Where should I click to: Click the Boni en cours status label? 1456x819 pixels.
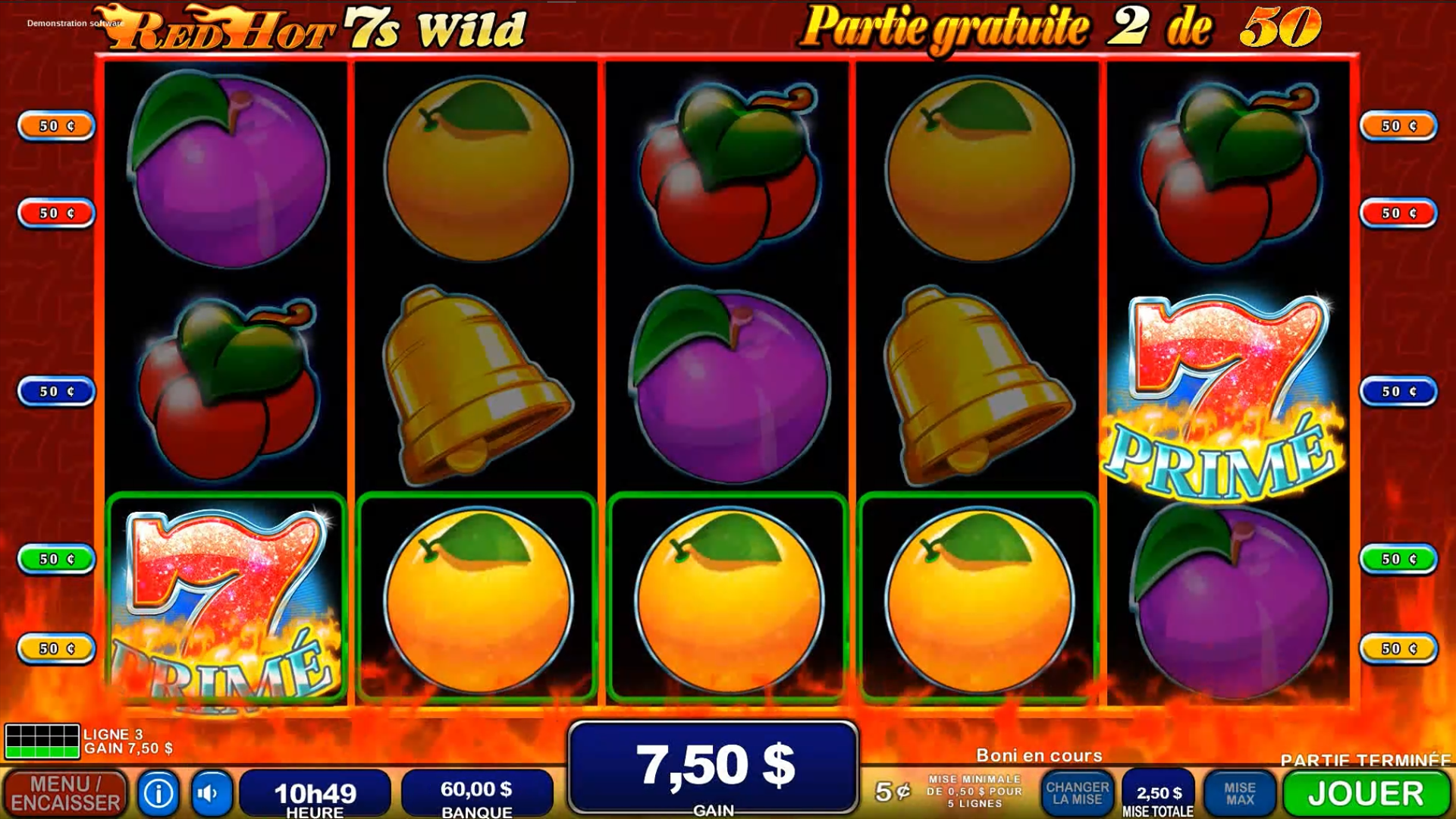click(1038, 755)
